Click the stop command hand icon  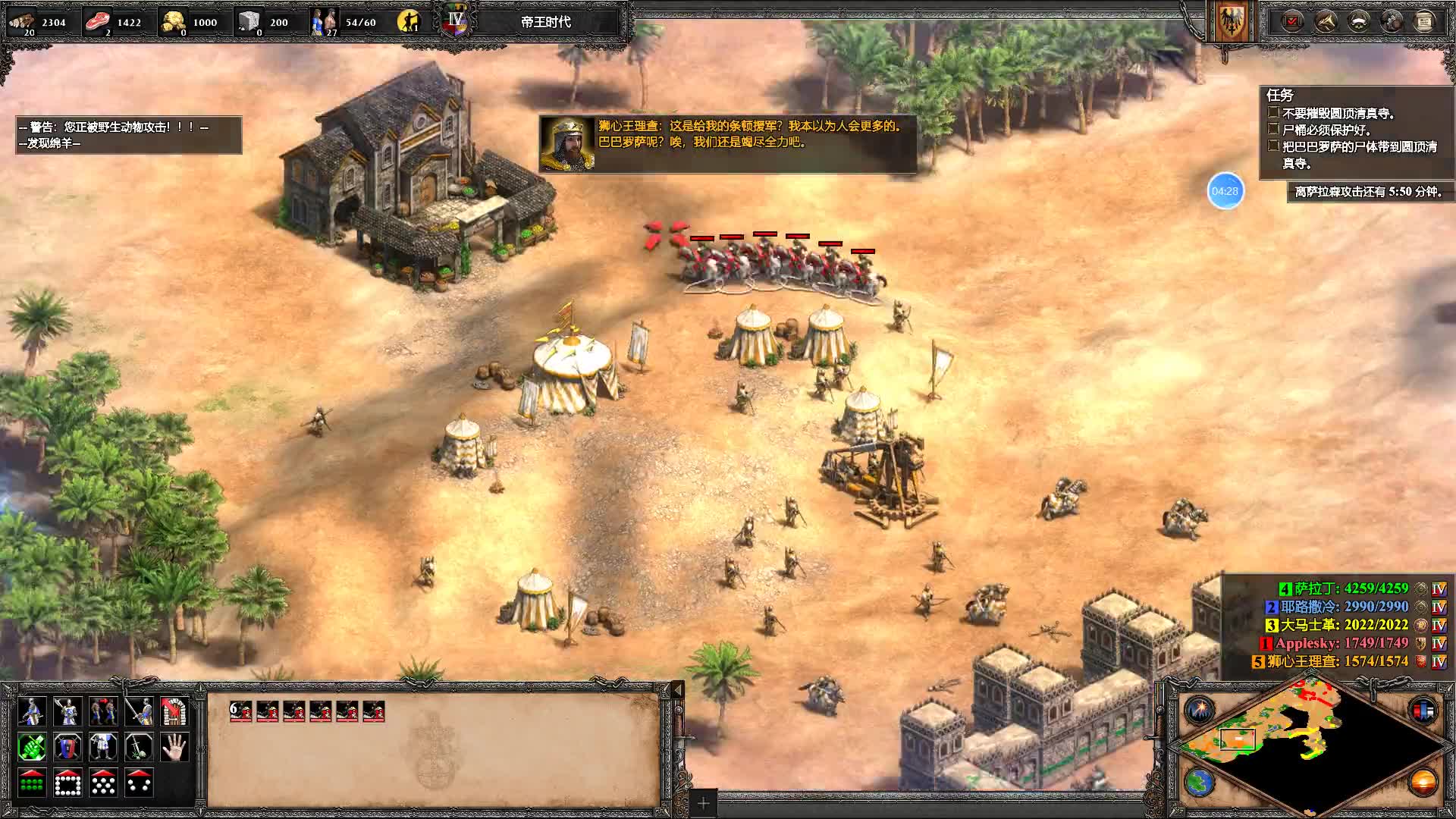[x=173, y=748]
